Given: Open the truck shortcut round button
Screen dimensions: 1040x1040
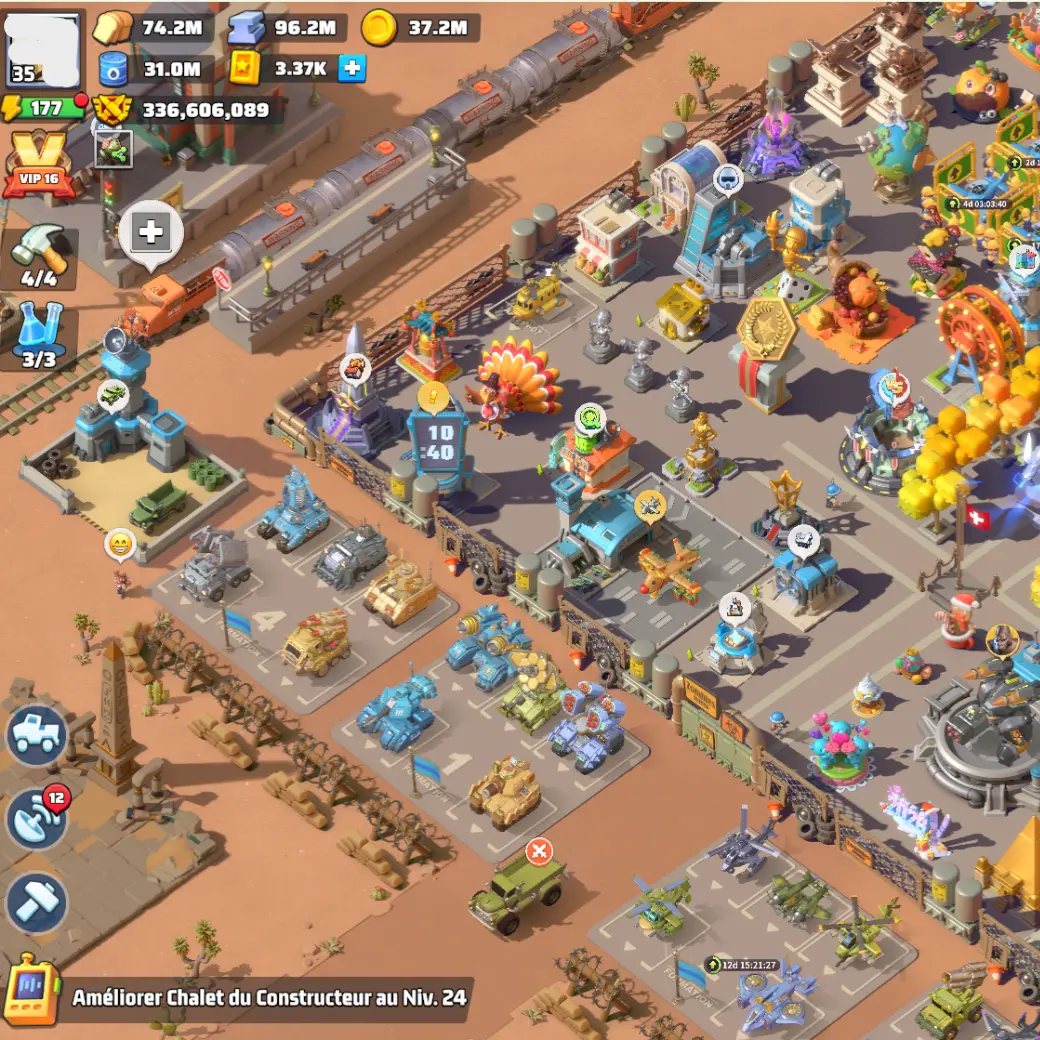Looking at the screenshot, I should click(38, 735).
